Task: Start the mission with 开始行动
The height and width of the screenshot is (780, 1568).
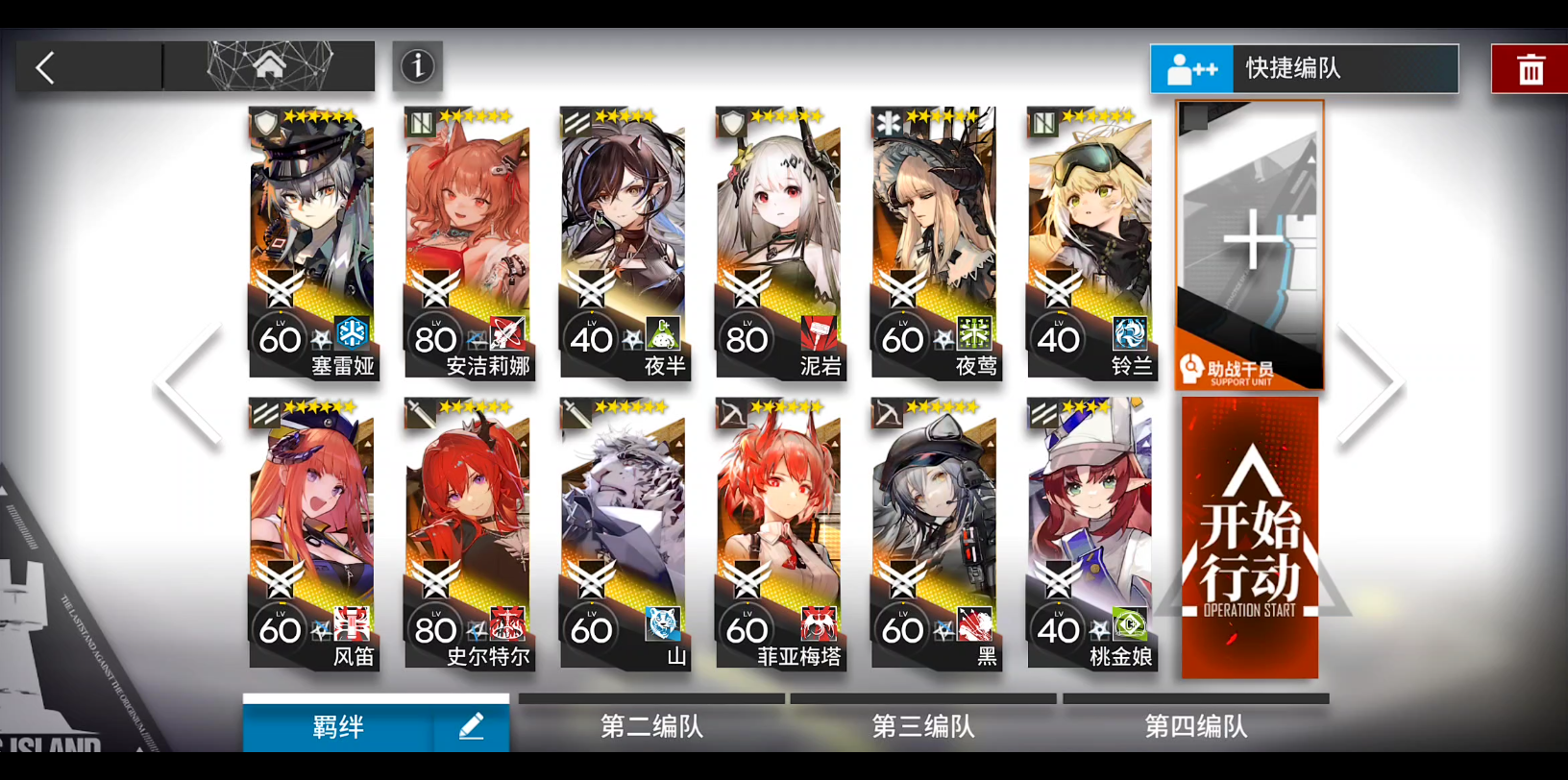Action: point(1250,538)
